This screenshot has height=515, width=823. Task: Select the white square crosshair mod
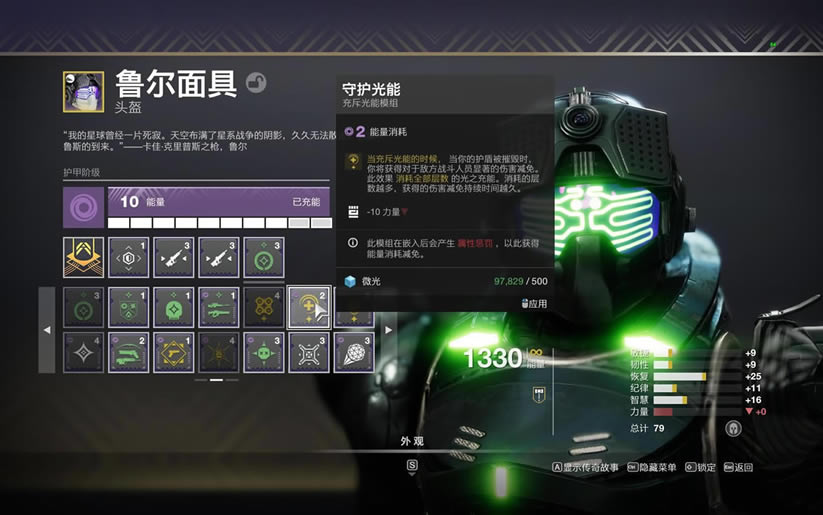[309, 352]
